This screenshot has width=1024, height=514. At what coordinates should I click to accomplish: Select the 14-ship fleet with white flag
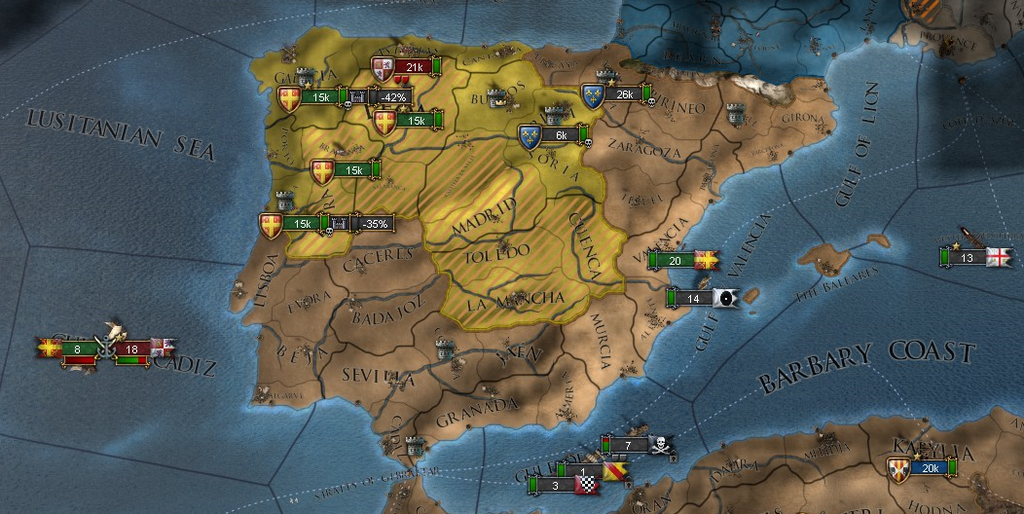coord(692,298)
